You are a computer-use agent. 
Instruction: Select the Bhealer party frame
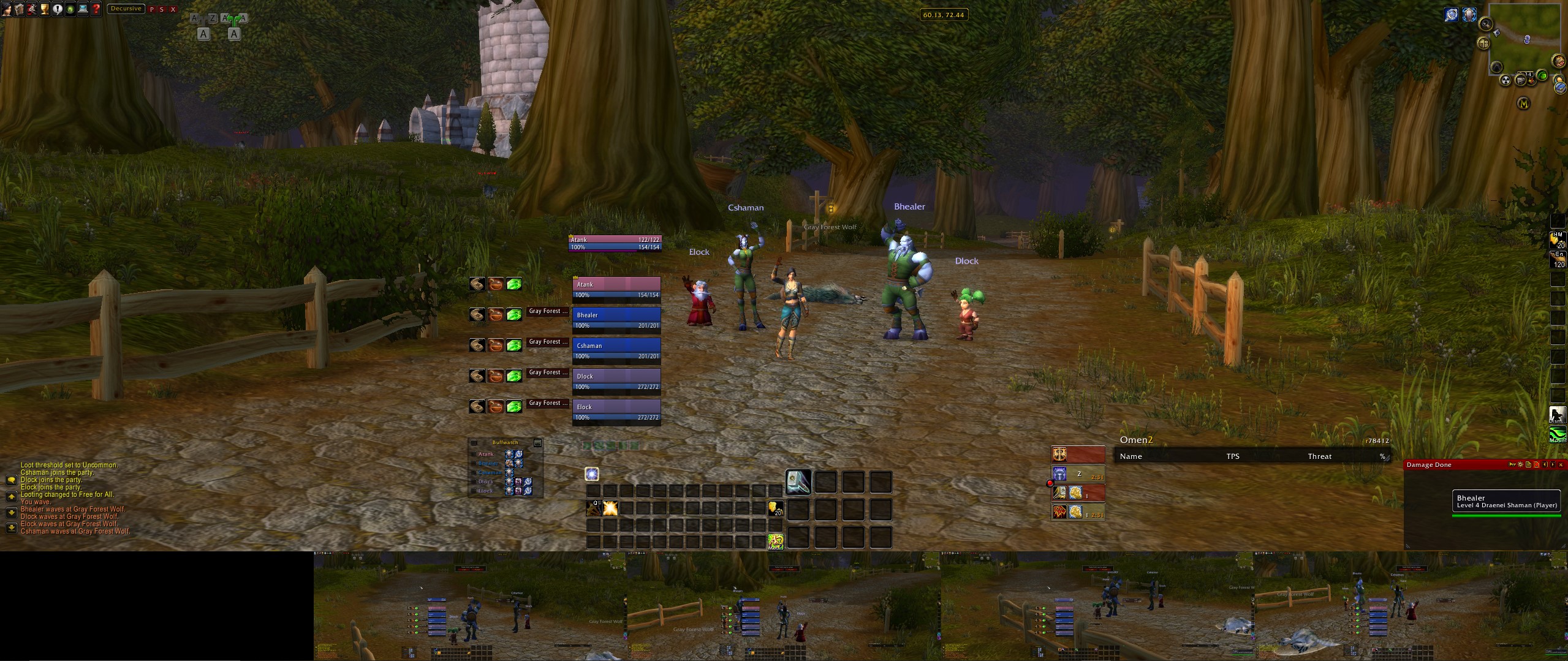coord(616,320)
